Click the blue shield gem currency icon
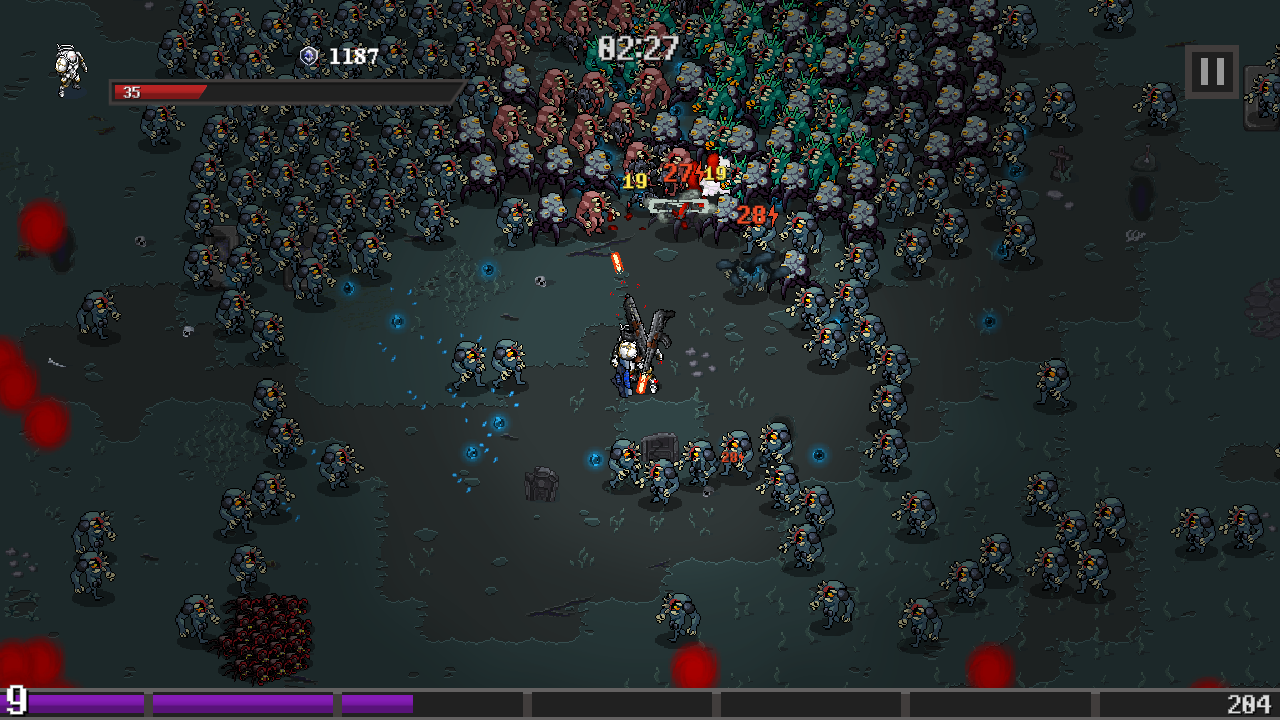This screenshot has height=720, width=1280. [x=307, y=57]
